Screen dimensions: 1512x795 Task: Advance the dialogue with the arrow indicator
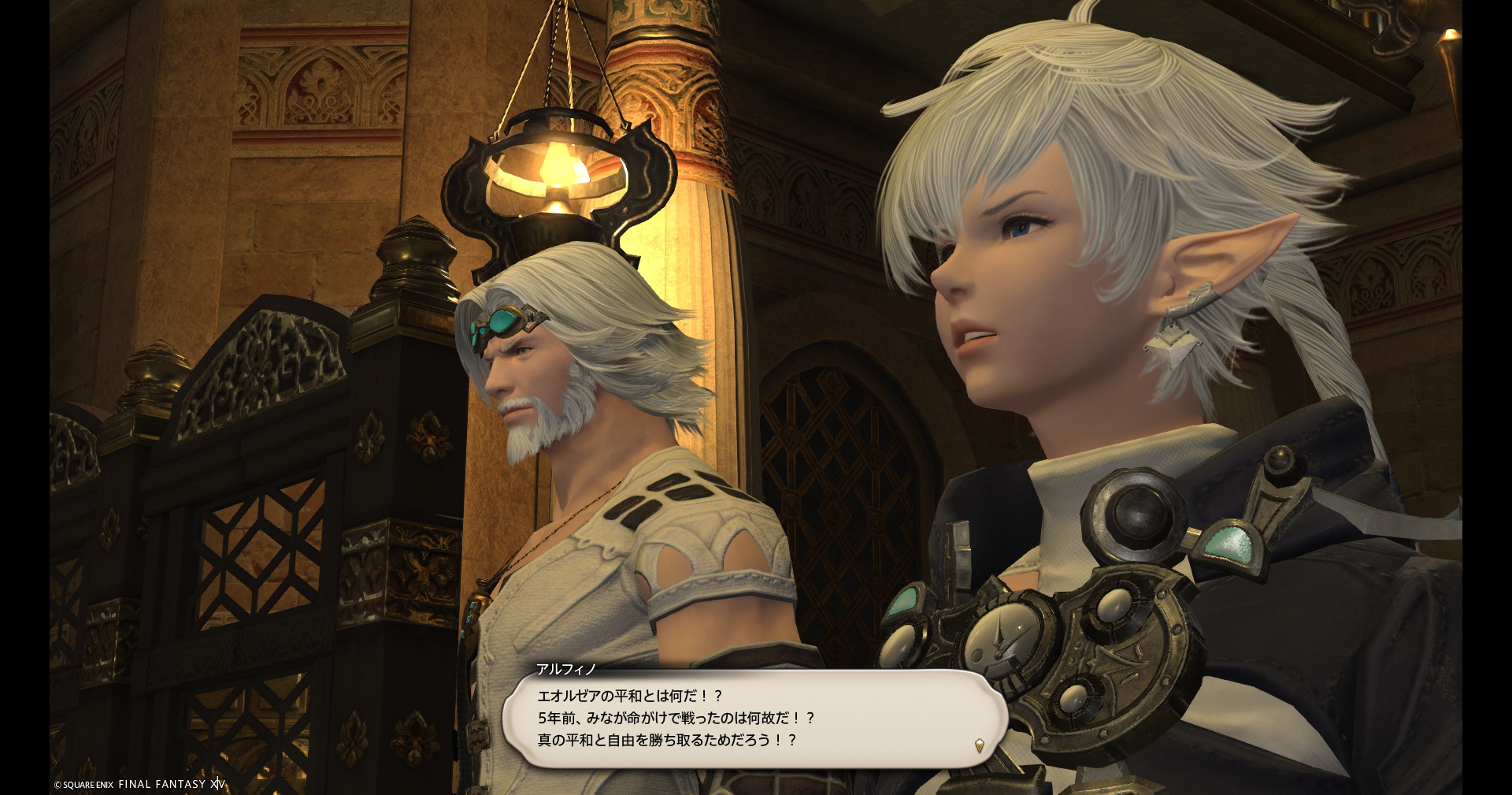click(979, 745)
